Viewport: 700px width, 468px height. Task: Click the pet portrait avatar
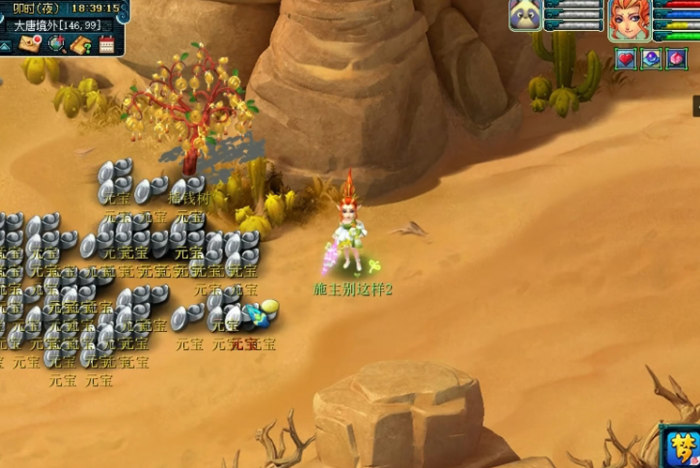[525, 15]
